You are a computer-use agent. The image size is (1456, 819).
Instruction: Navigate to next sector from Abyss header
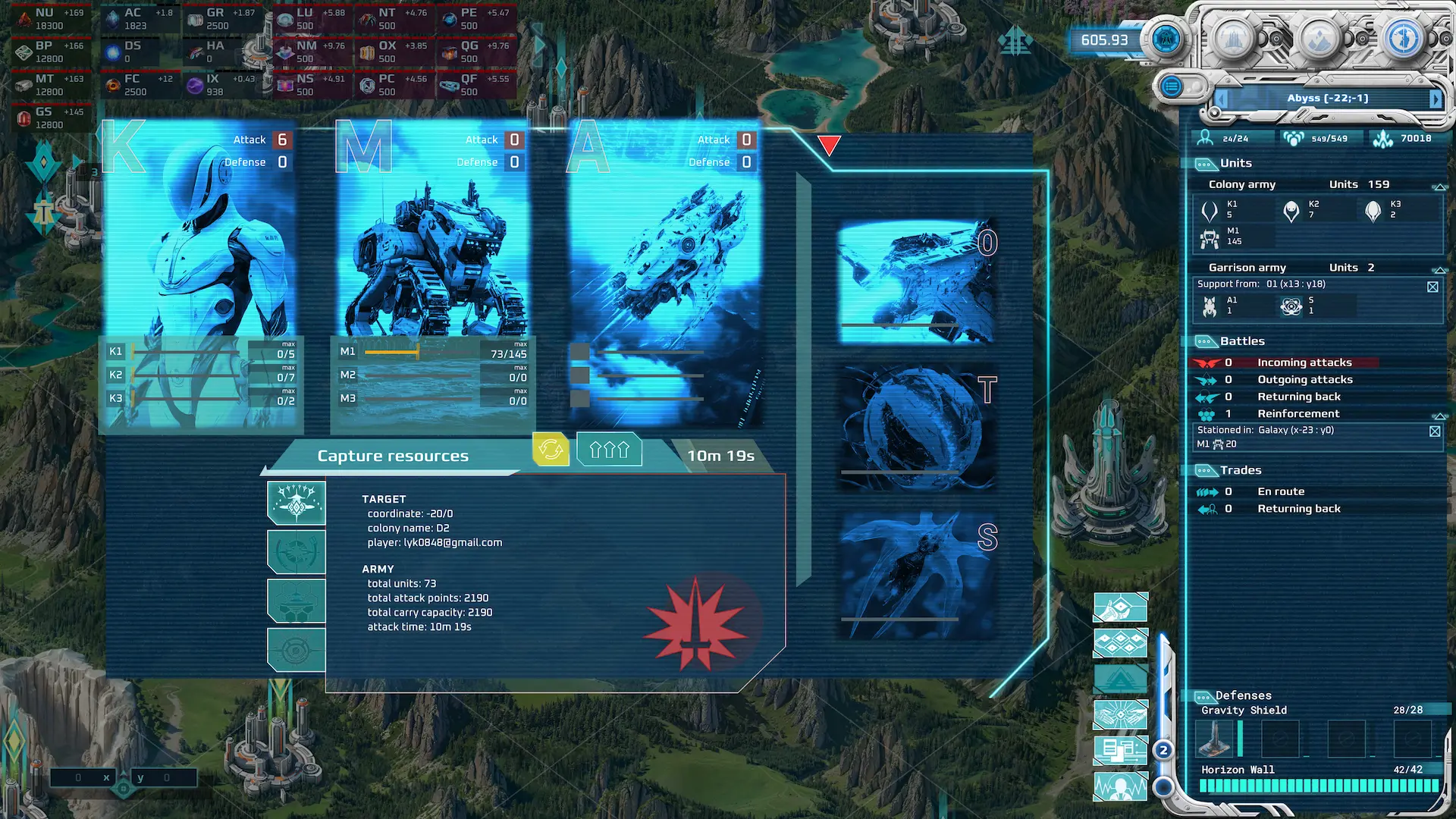[x=1436, y=98]
